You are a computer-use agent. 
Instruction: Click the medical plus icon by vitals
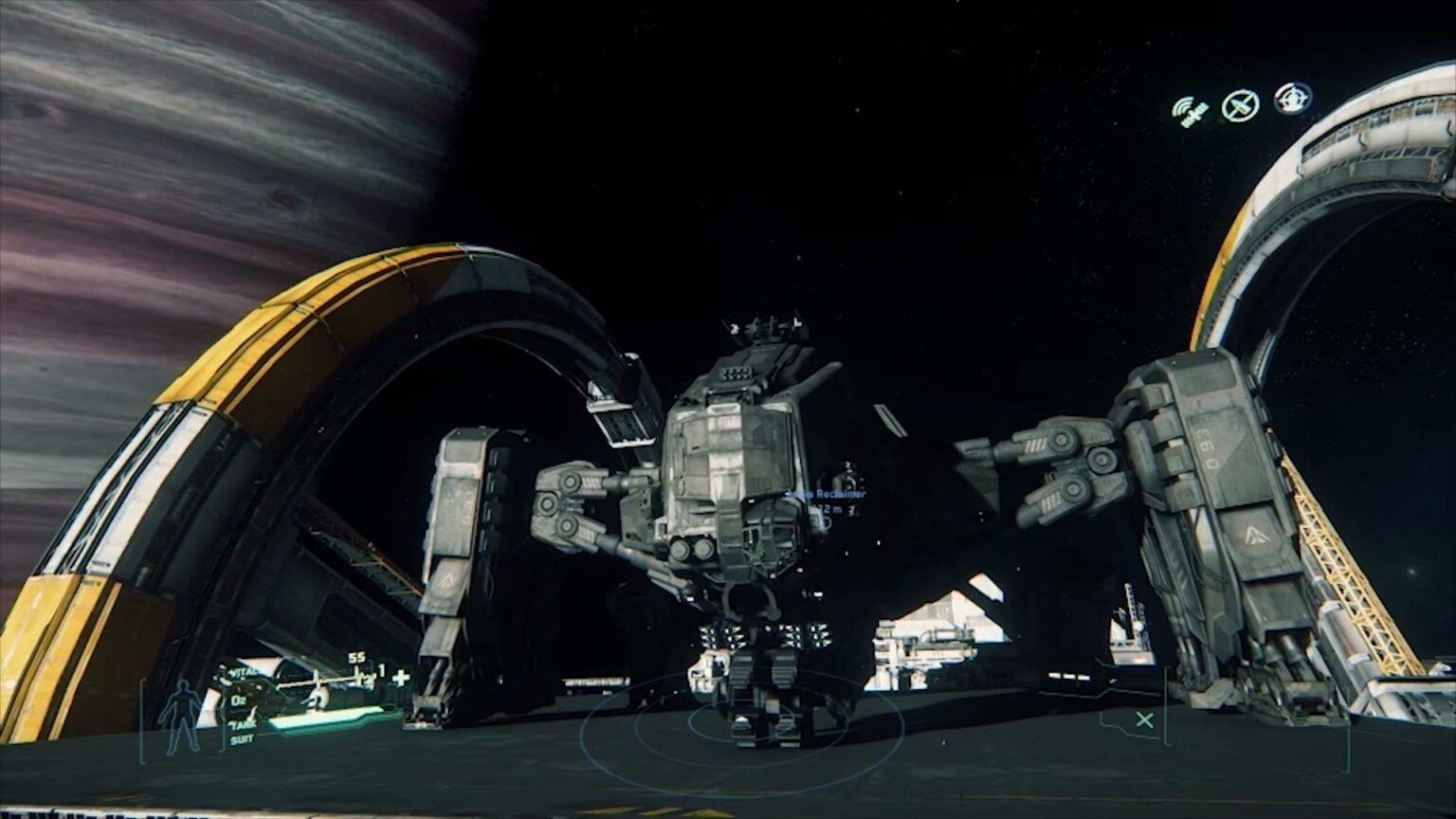tap(400, 677)
